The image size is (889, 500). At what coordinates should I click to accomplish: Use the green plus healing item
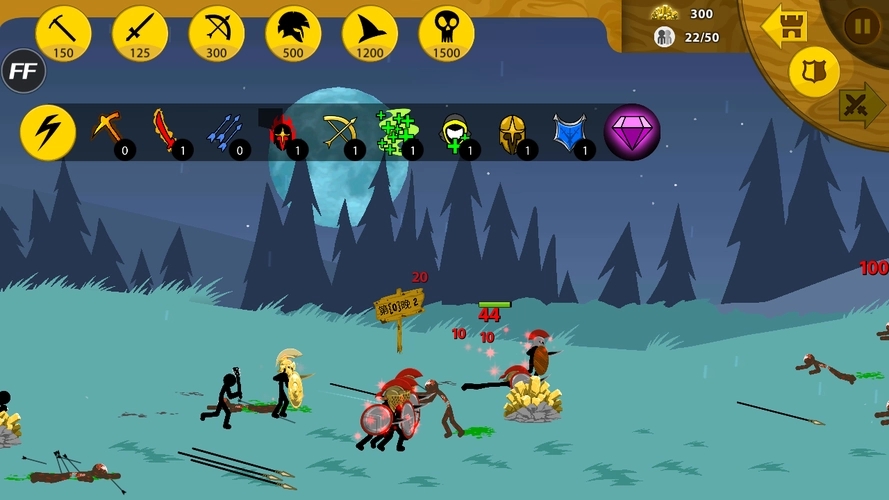click(x=398, y=132)
